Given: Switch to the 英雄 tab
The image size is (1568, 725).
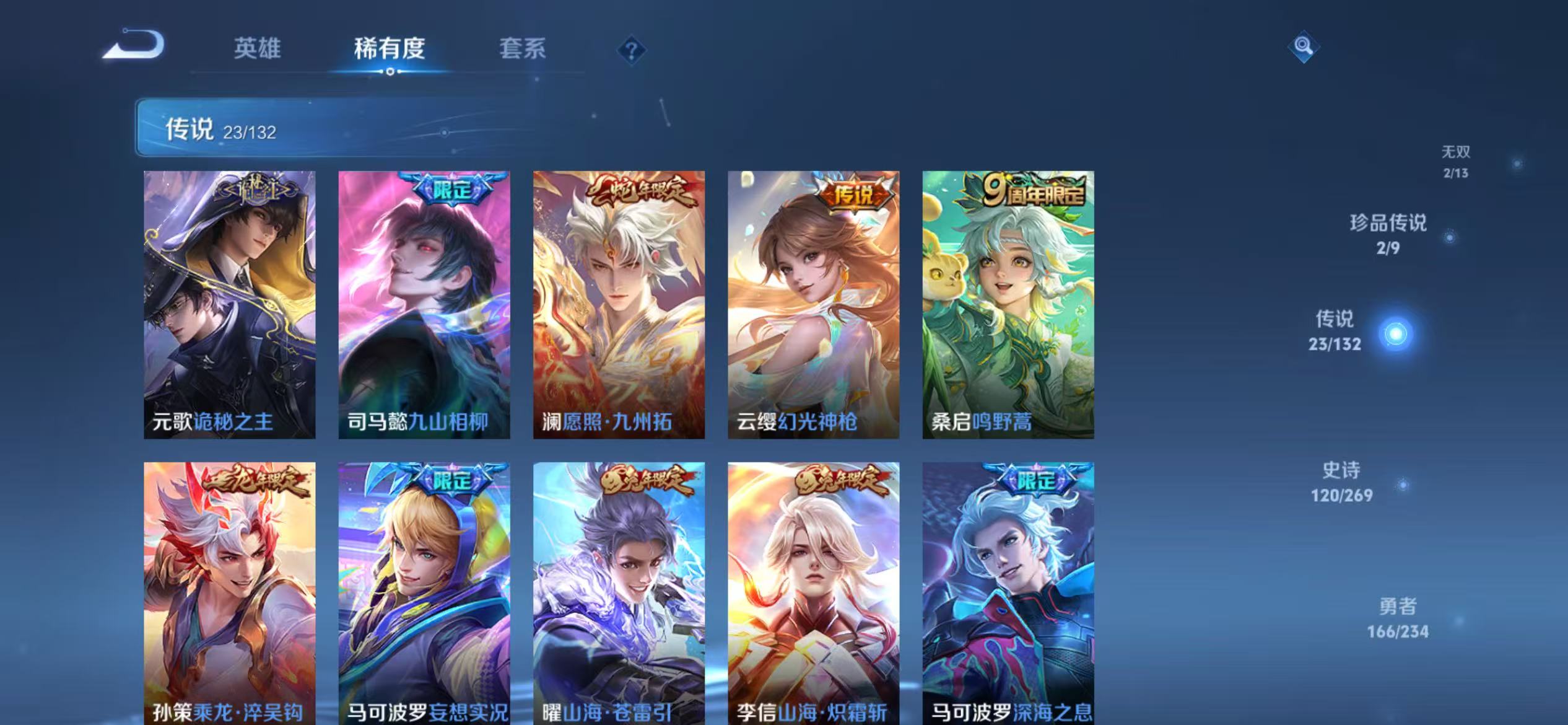Looking at the screenshot, I should point(258,49).
